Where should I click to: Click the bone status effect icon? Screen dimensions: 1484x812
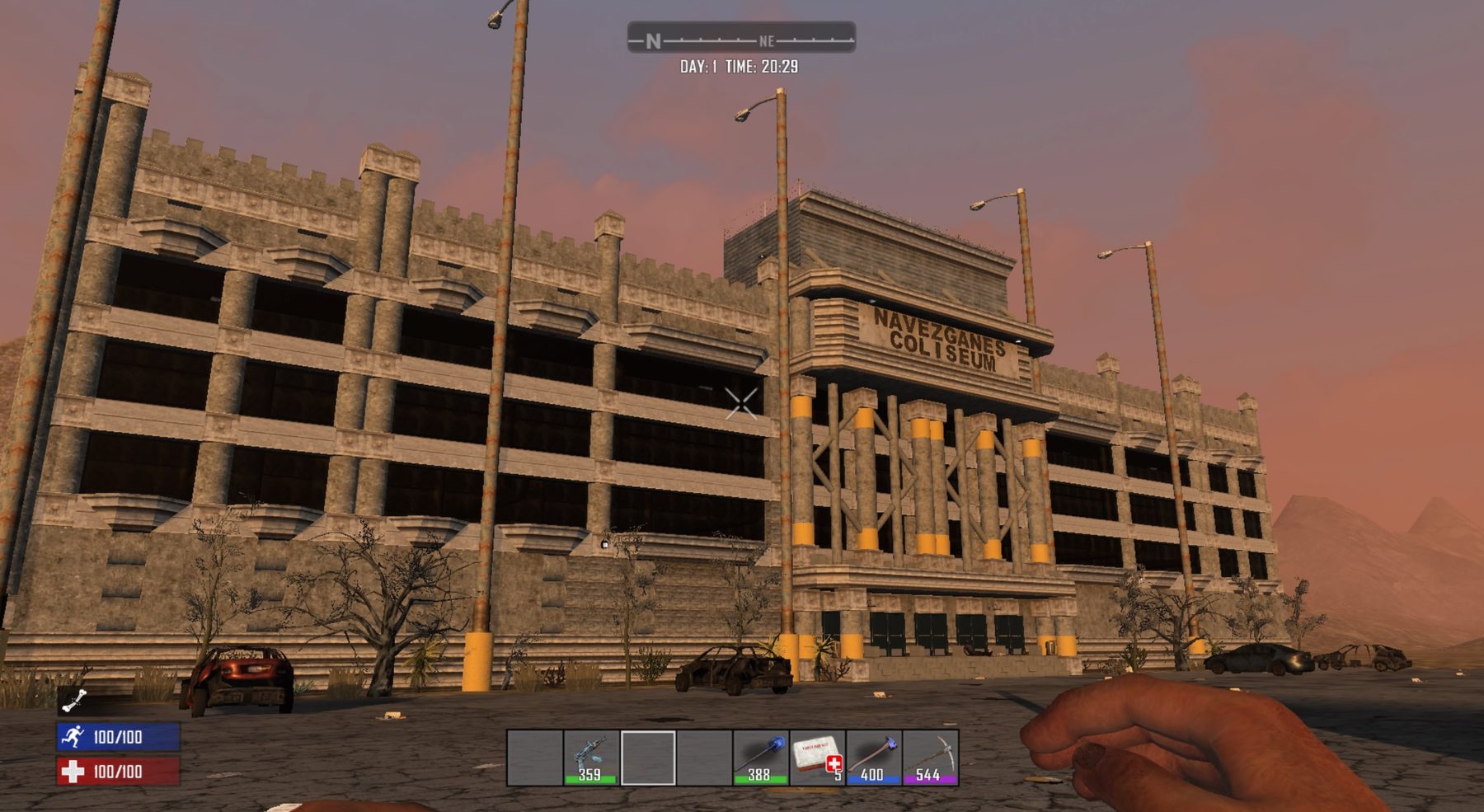point(74,701)
